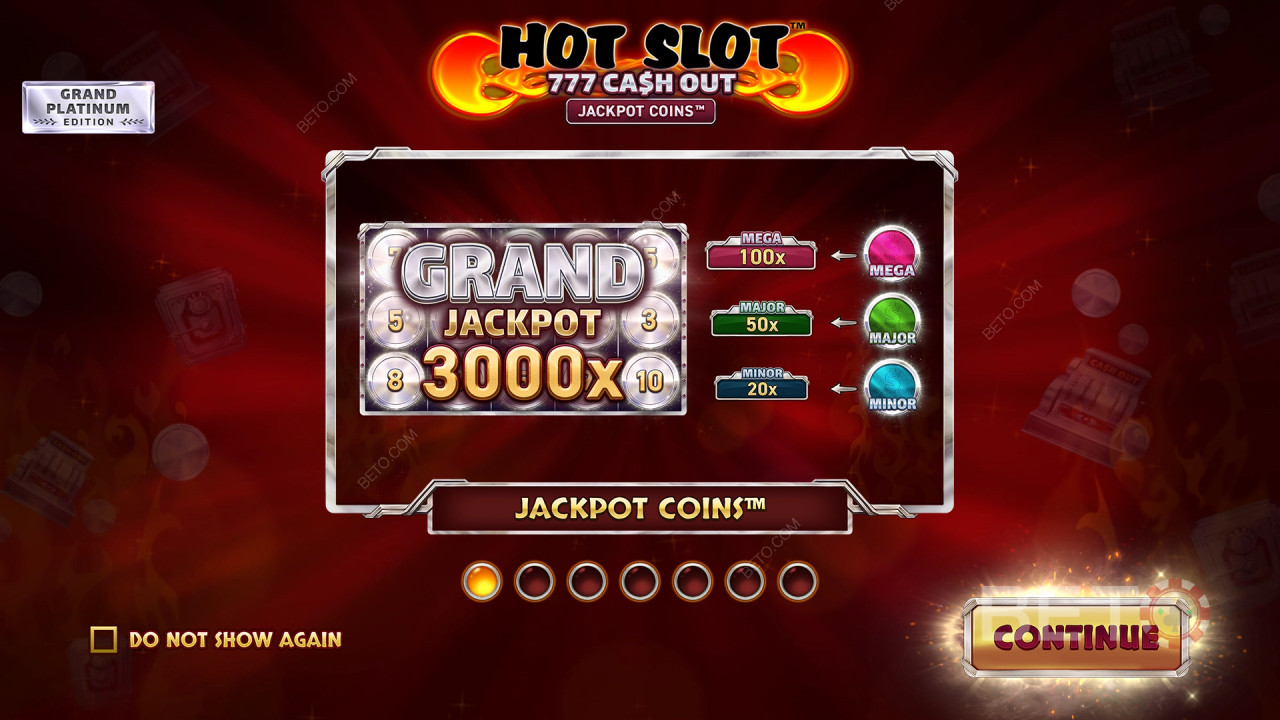1280x720 pixels.
Task: Click the GRAND JACKPOT 3000x display panel
Action: tap(524, 316)
